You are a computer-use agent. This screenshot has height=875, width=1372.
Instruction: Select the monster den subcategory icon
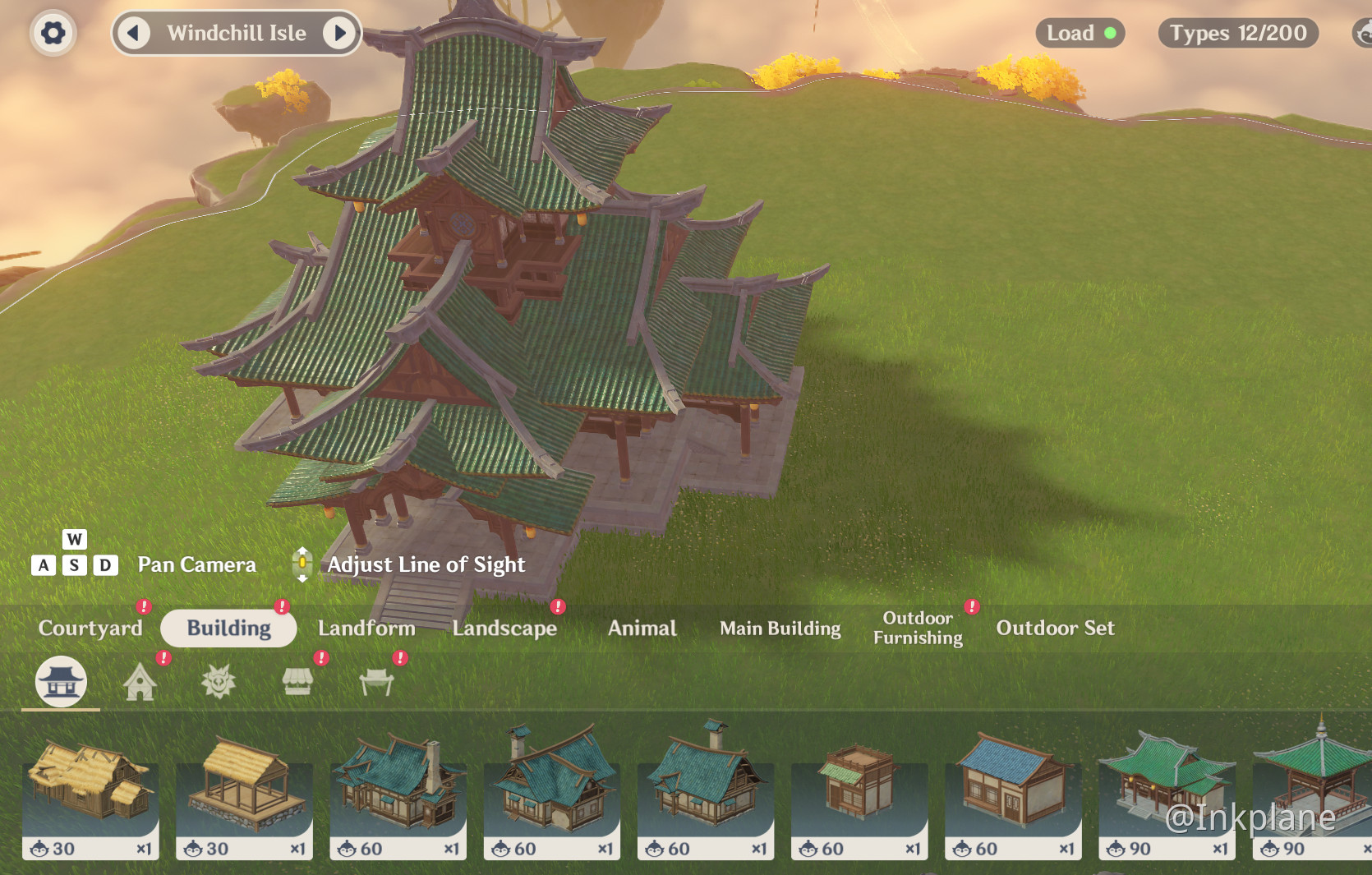tap(218, 681)
